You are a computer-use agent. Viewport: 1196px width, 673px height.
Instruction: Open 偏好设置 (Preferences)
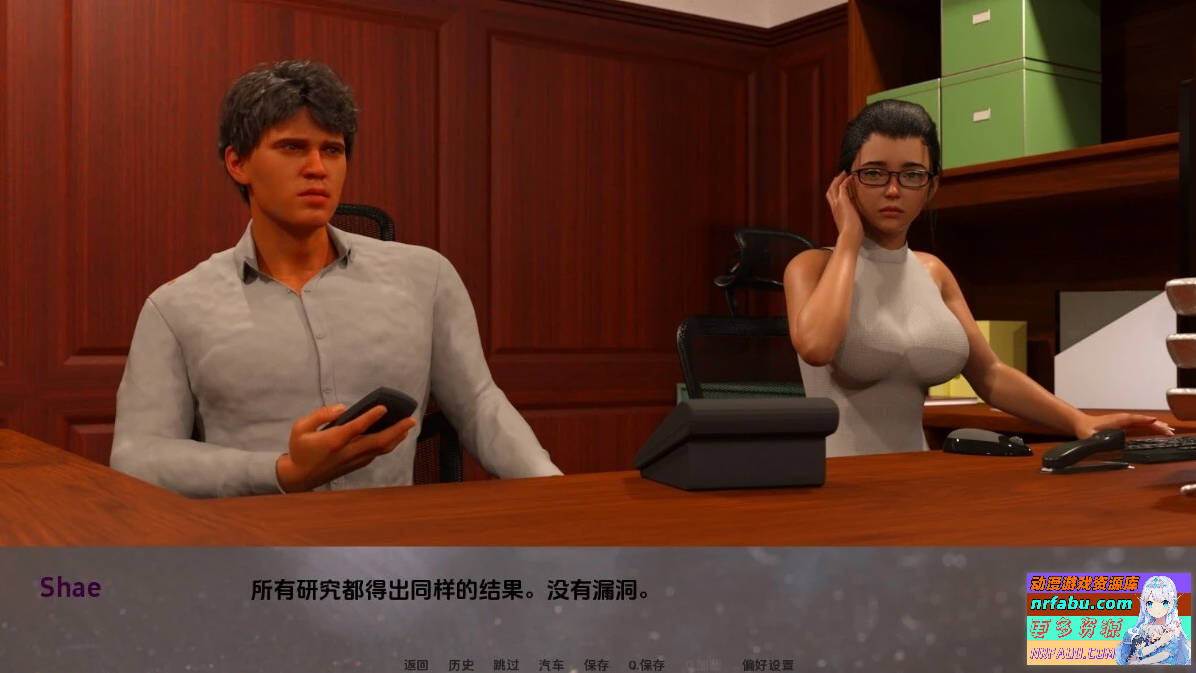tap(768, 665)
